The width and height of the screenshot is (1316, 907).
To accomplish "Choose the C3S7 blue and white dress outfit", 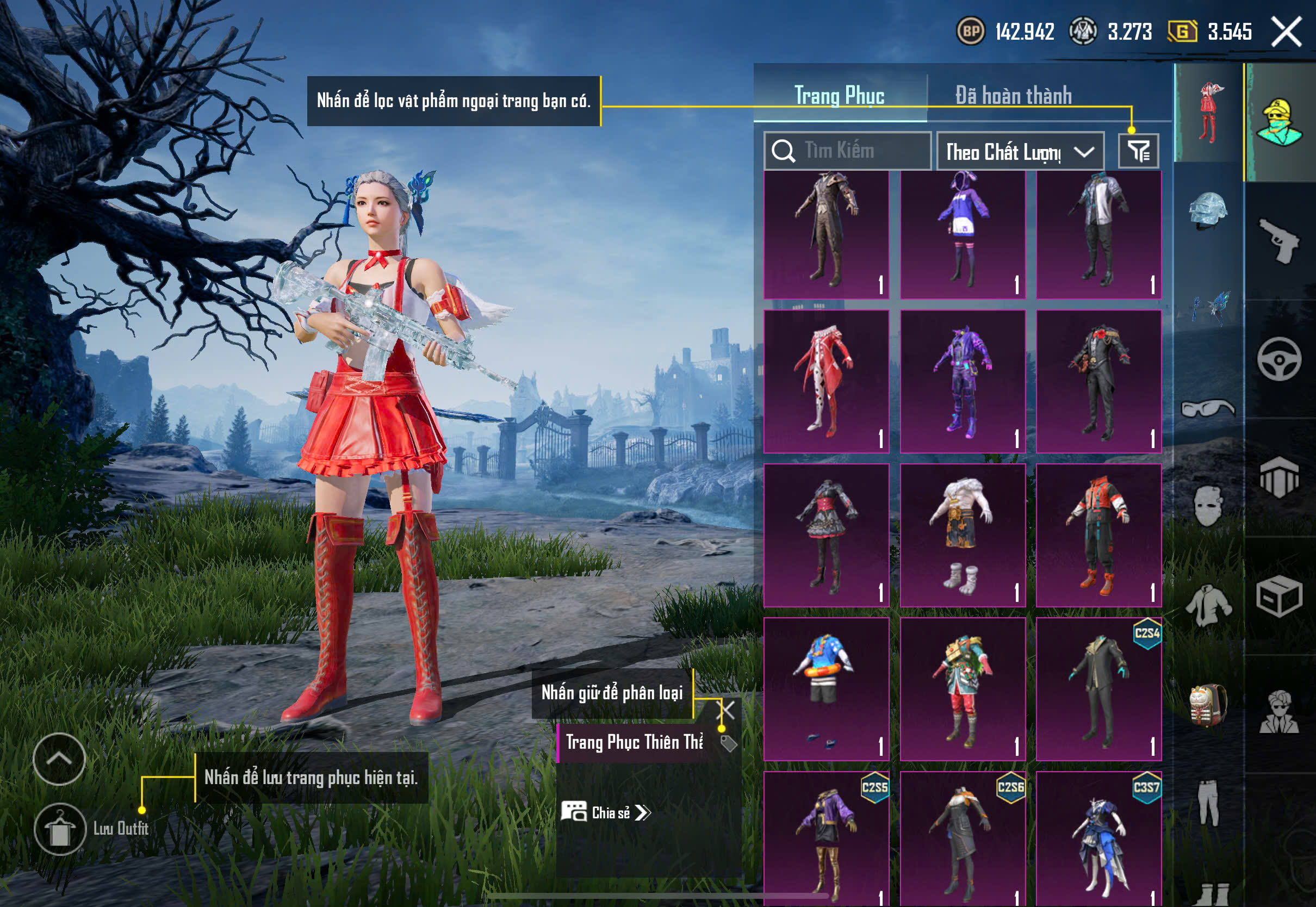I will [x=1098, y=840].
